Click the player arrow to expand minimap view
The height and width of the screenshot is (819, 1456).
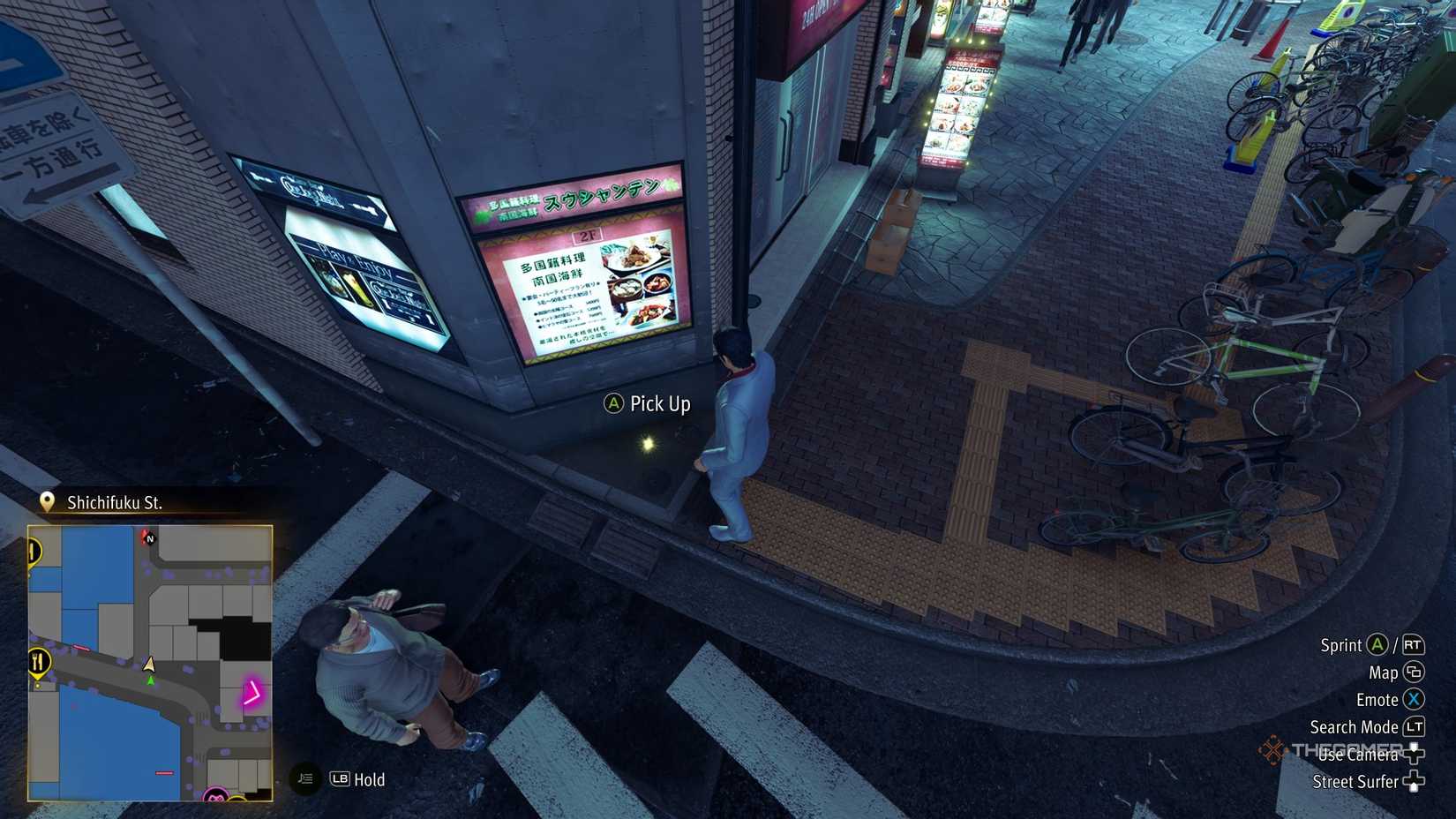click(x=150, y=665)
